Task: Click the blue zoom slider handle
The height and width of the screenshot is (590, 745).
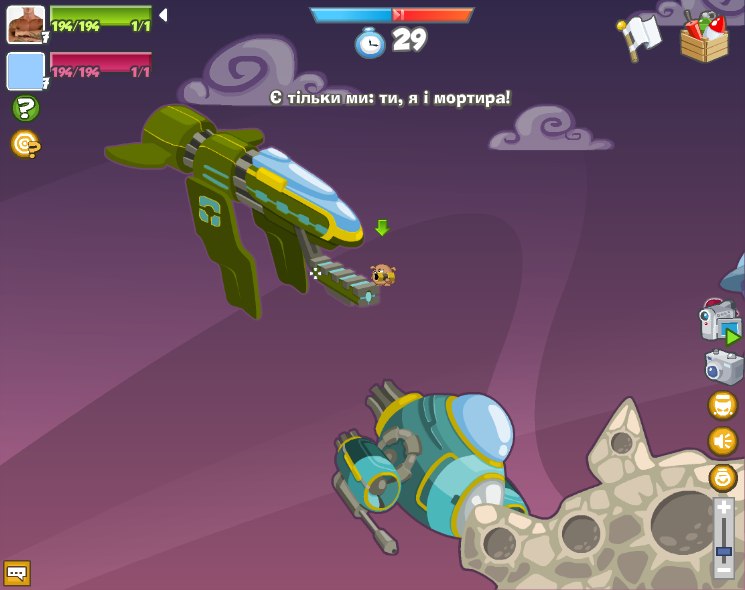Action: [x=724, y=551]
